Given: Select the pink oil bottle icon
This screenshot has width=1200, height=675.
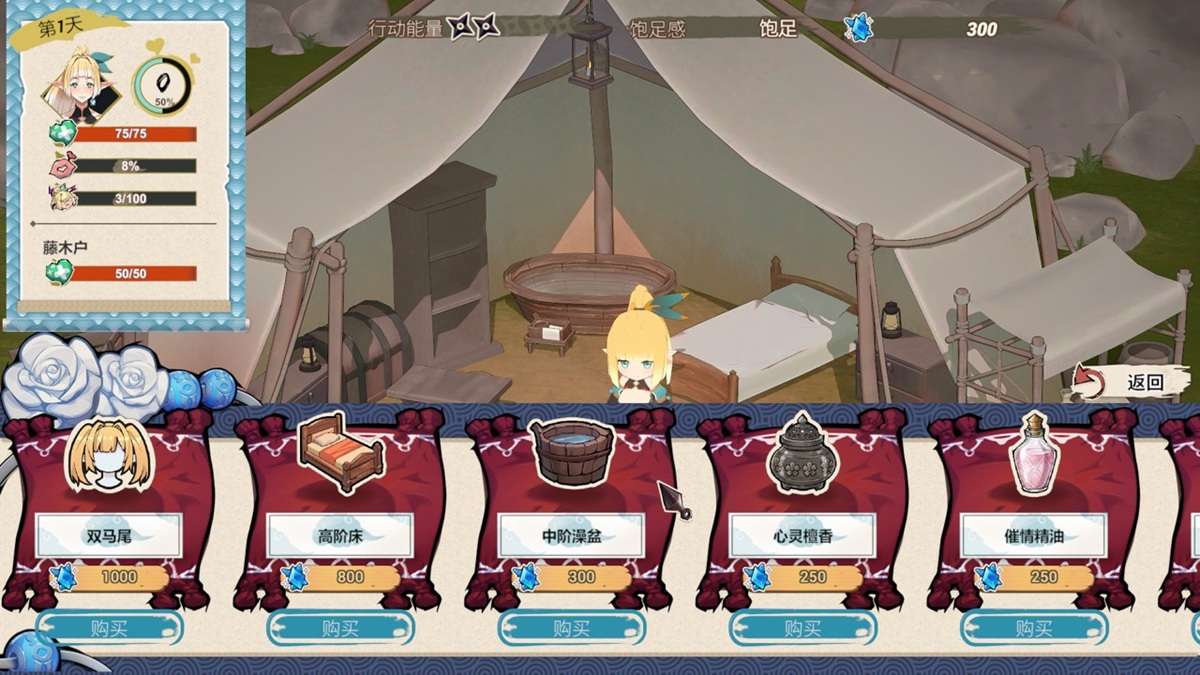Looking at the screenshot, I should (x=1032, y=455).
